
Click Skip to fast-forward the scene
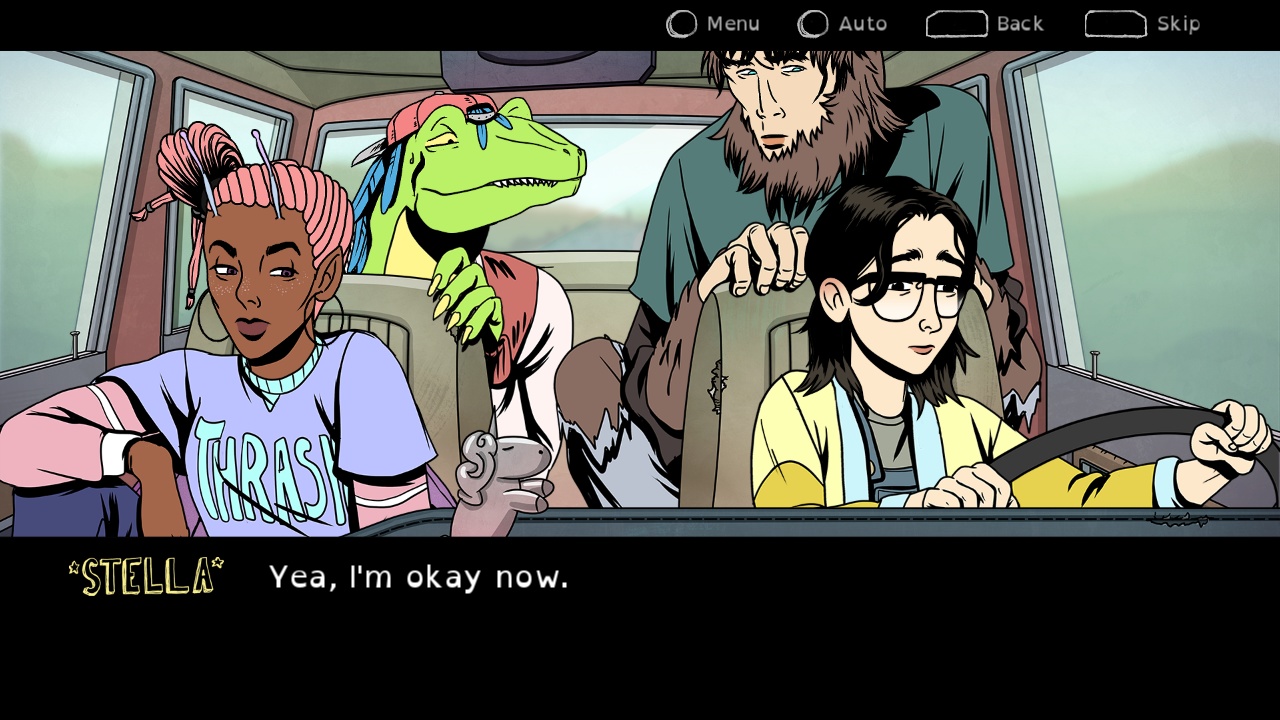click(1145, 23)
